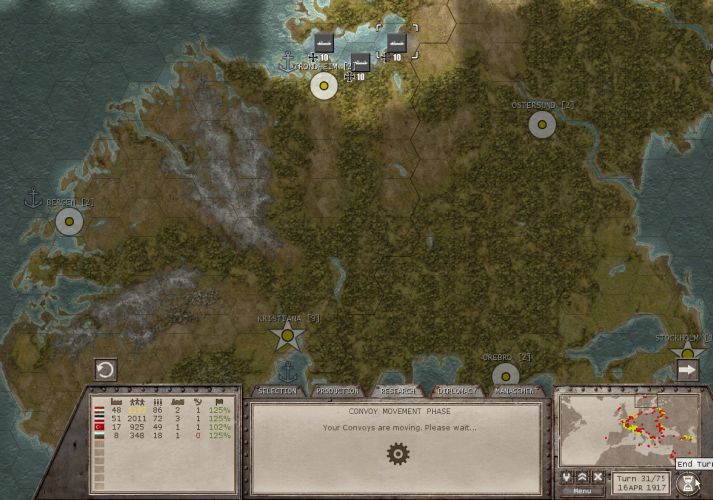Click the right arrow next-unit button

click(x=688, y=370)
